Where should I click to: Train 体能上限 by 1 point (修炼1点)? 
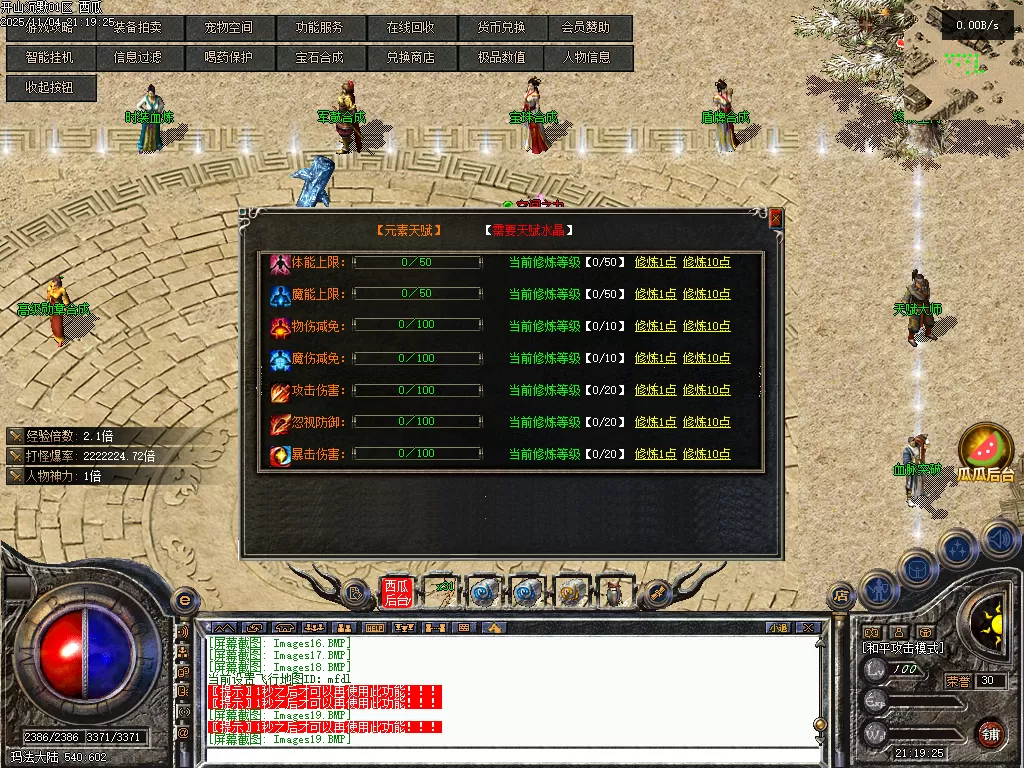[x=655, y=262]
